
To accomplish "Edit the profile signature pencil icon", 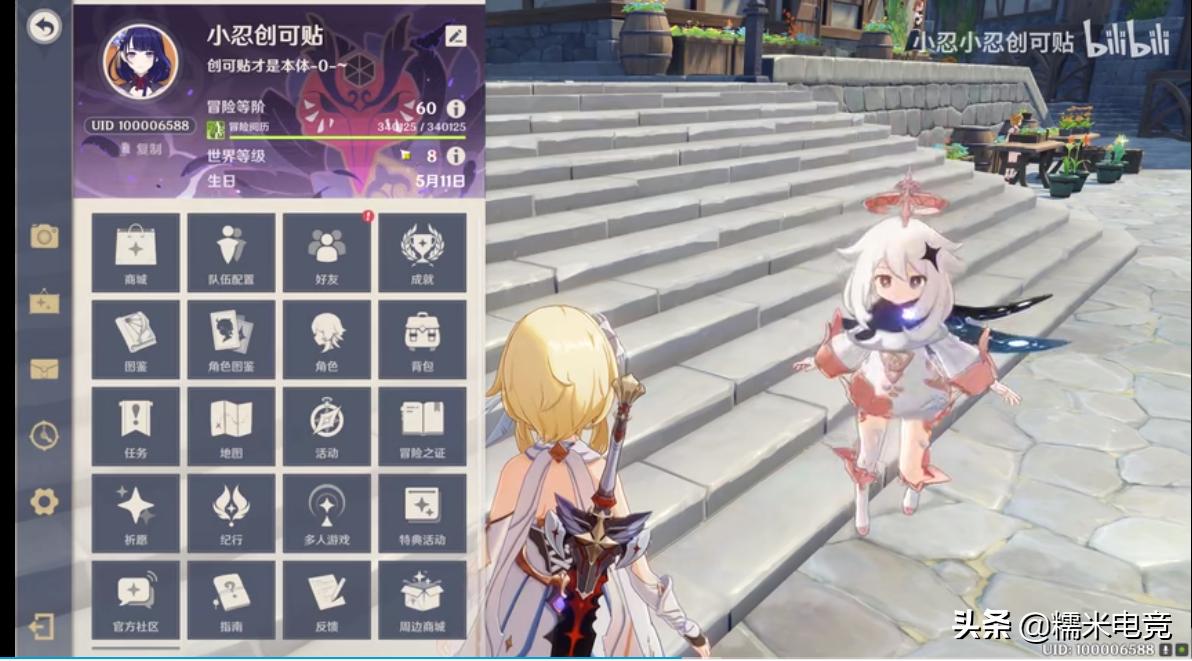I will coord(456,36).
